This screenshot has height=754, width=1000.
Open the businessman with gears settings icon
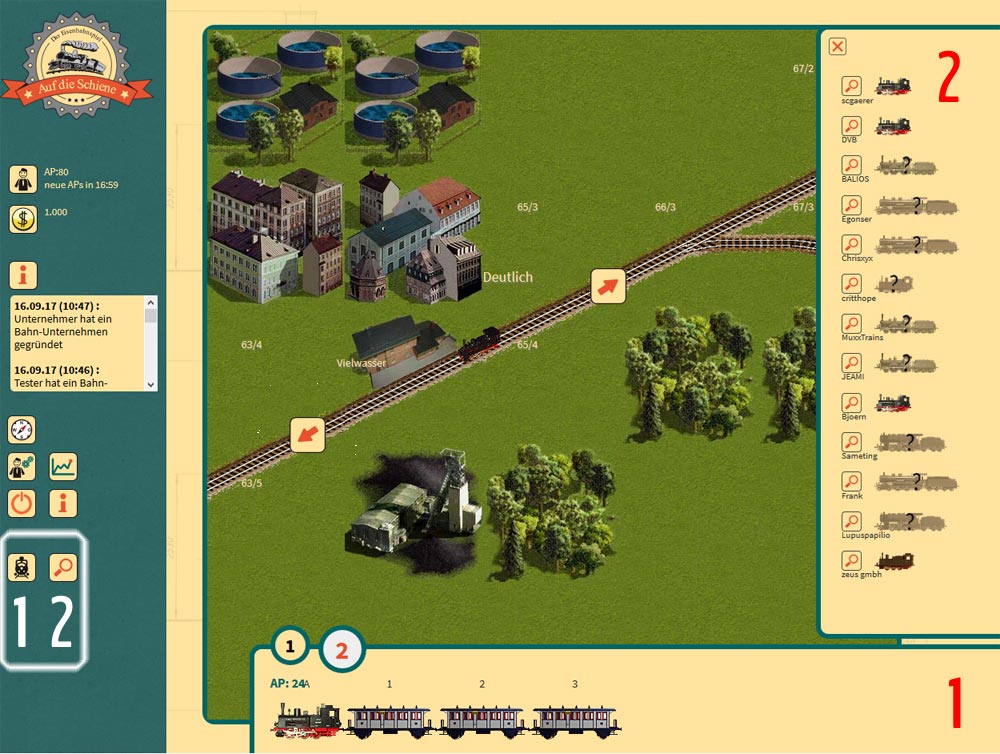click(22, 466)
